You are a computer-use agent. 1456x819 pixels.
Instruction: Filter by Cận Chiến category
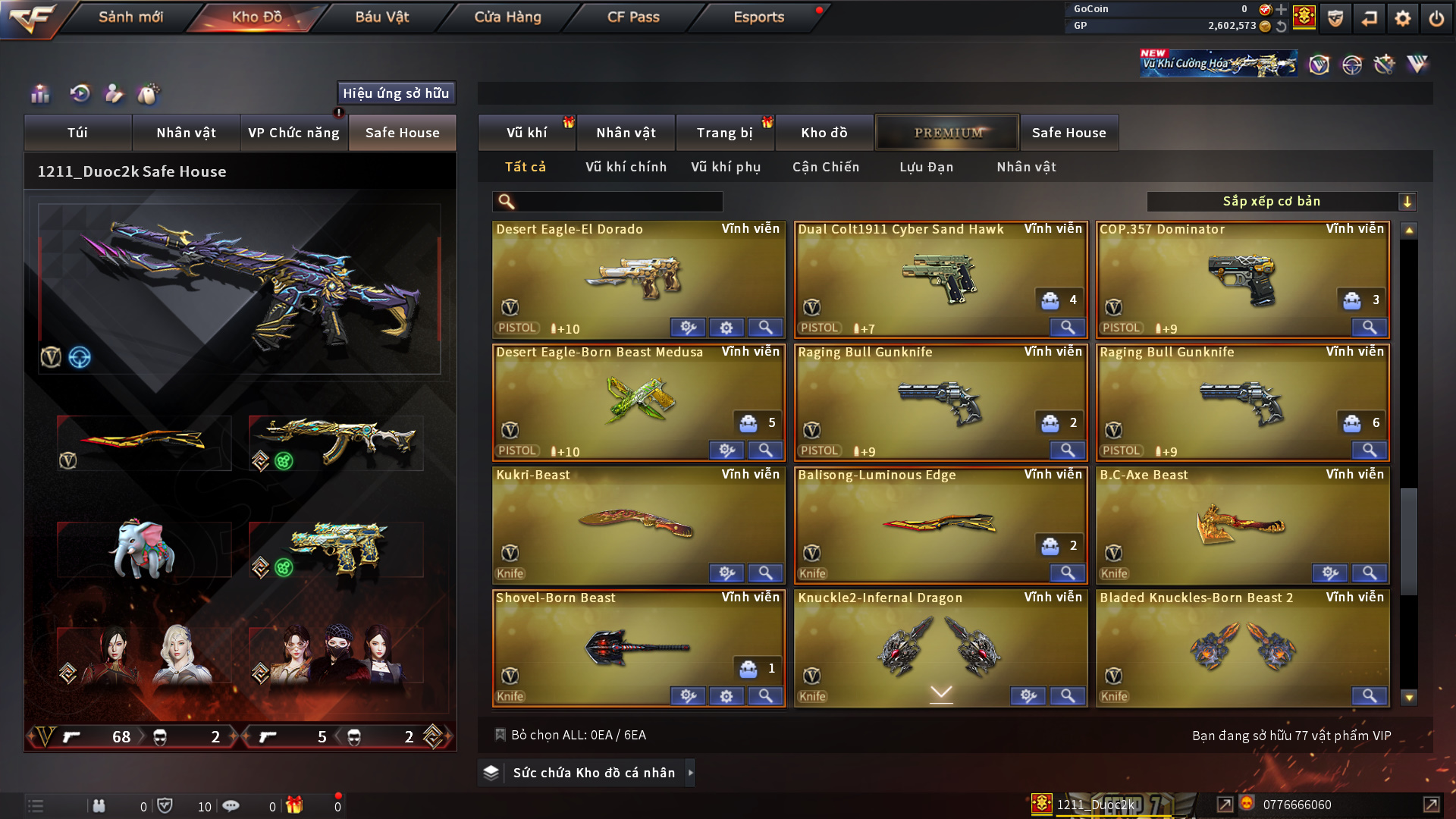click(x=826, y=167)
